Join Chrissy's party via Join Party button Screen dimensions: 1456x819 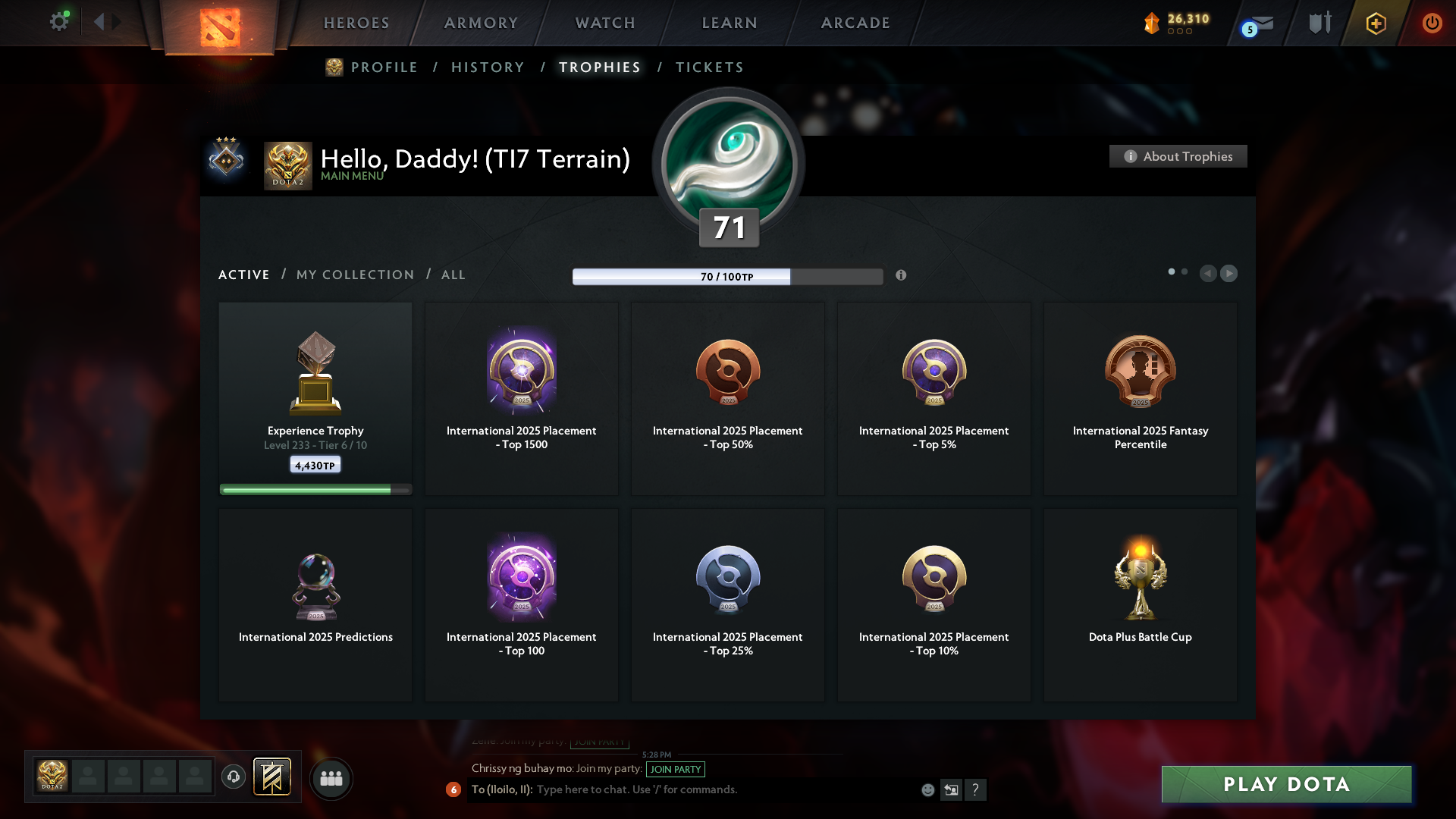675,769
